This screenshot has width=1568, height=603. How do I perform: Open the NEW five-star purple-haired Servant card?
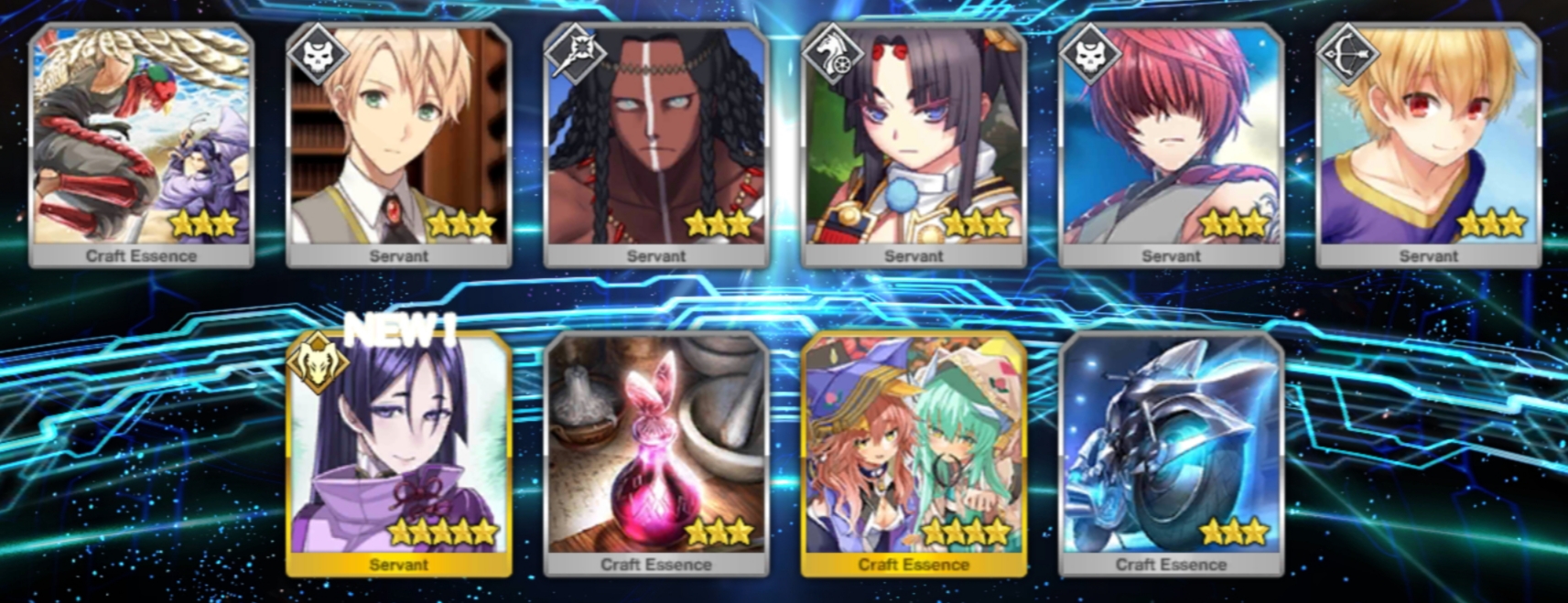point(398,454)
